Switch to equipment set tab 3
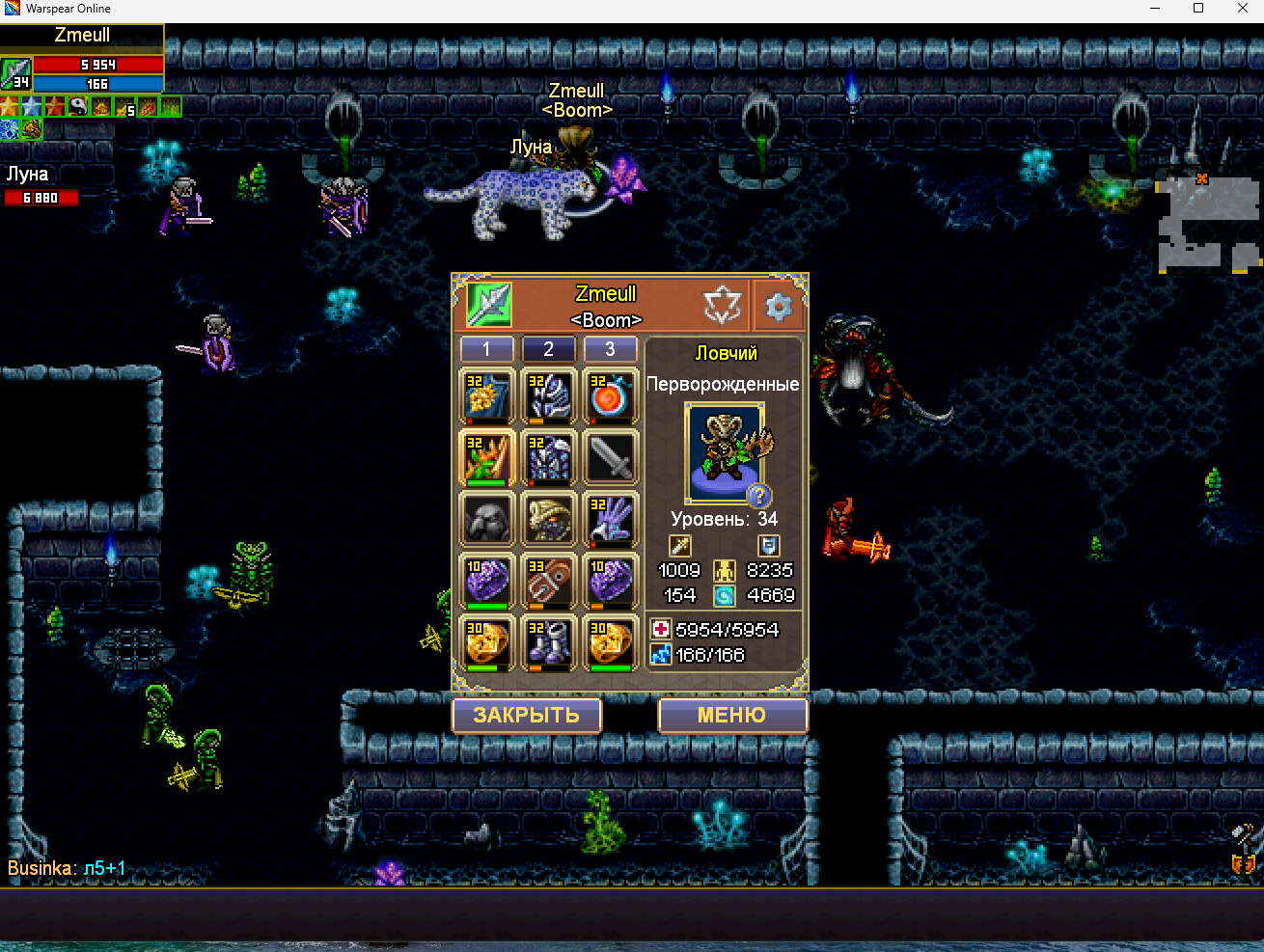The height and width of the screenshot is (952, 1264). (x=610, y=349)
